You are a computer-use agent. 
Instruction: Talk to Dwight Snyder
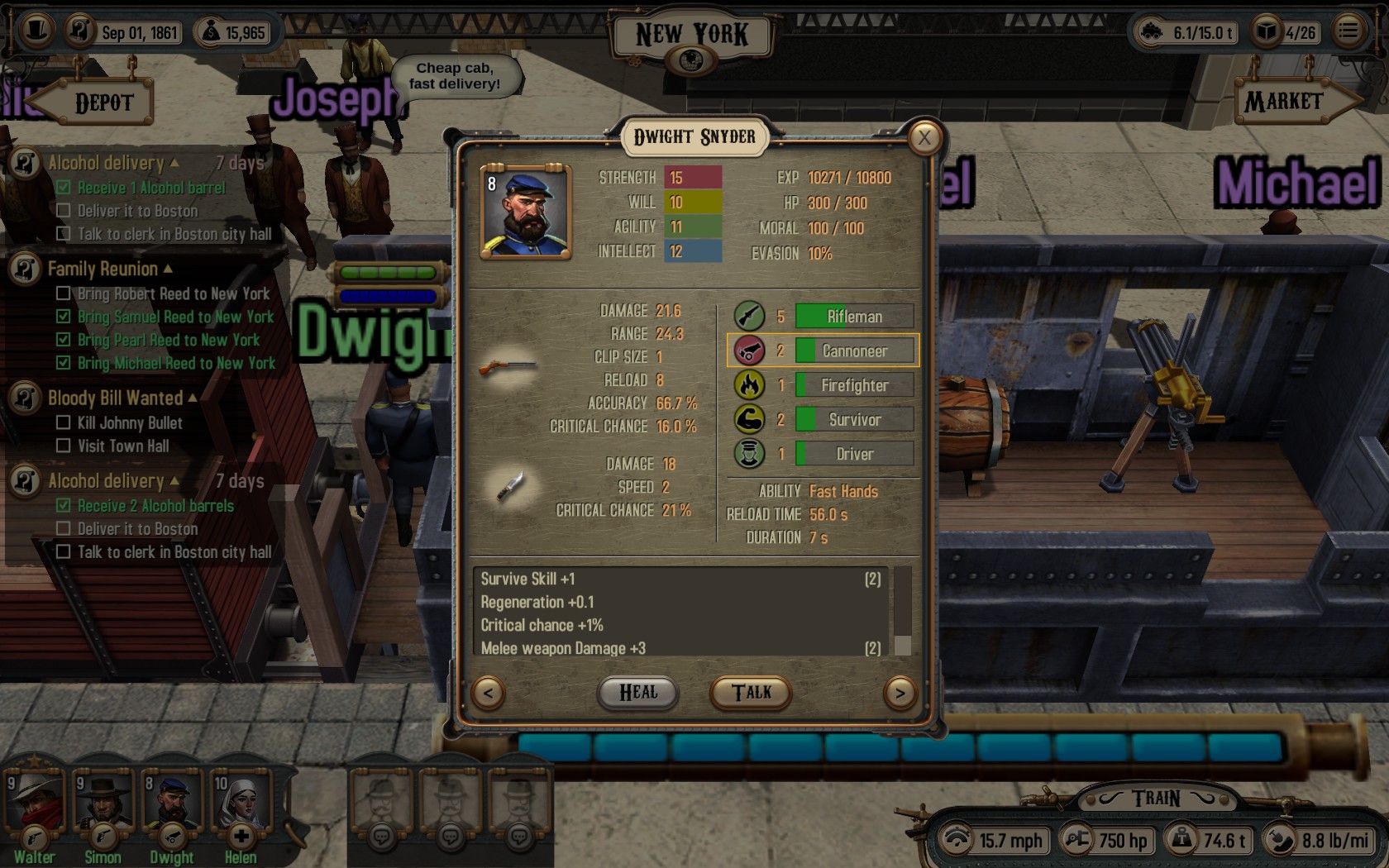751,693
